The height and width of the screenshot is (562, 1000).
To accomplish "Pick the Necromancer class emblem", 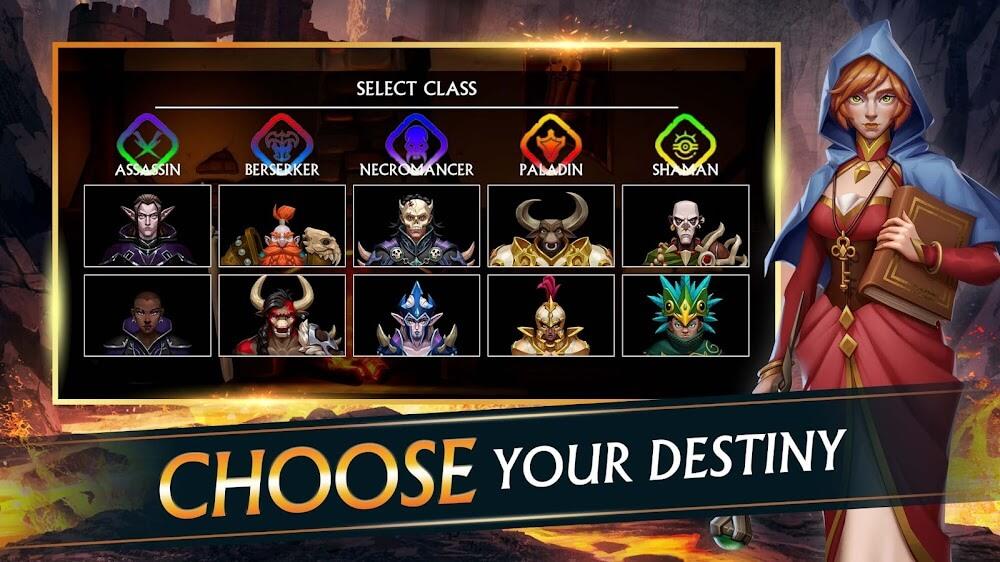I will (416, 143).
